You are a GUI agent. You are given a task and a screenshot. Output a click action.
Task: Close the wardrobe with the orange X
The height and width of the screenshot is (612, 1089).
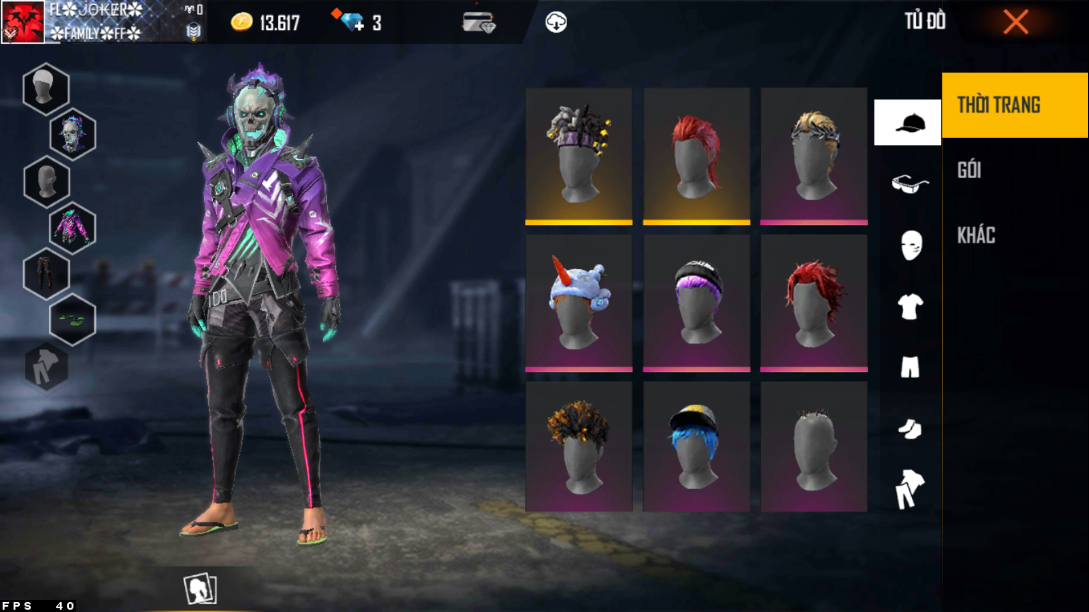pos(1015,22)
